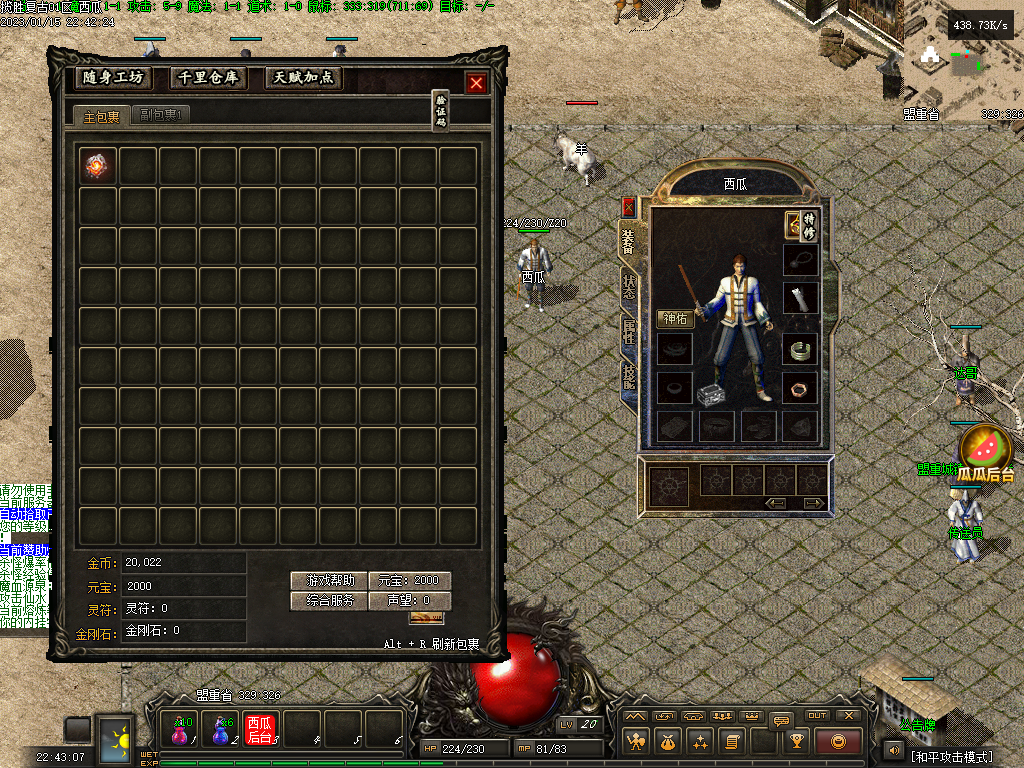Use the red potion in hotbar slot 1

click(180, 730)
